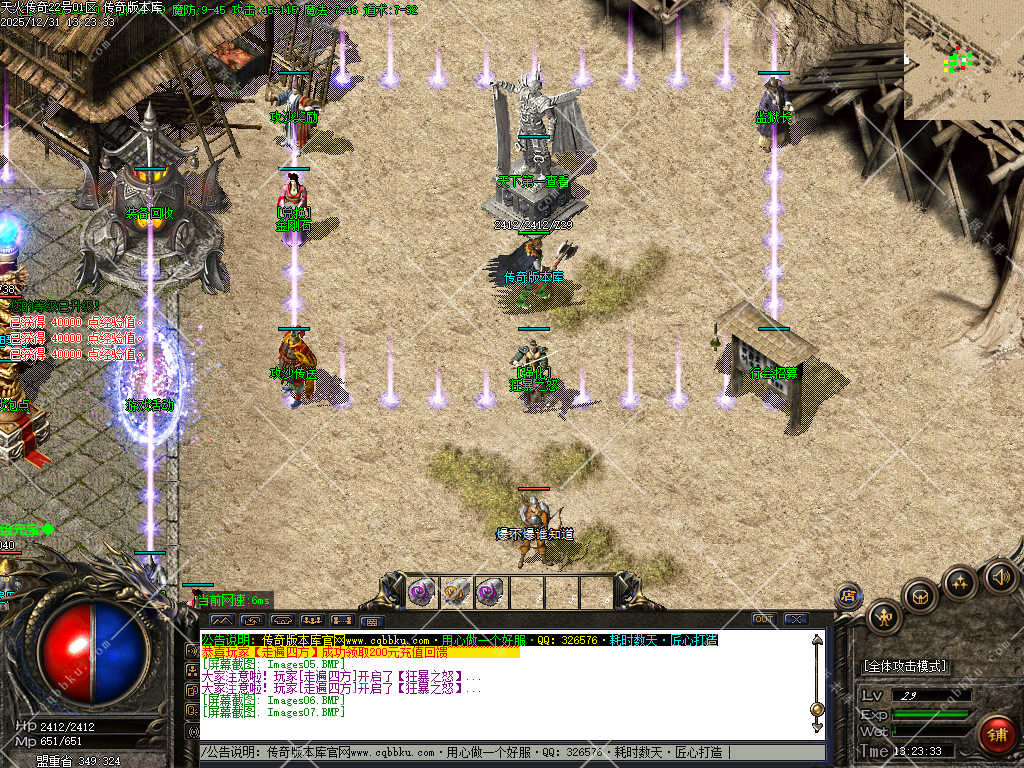Switch the 全体攻击模式 attack mode label
This screenshot has width=1024, height=768.
904,666
